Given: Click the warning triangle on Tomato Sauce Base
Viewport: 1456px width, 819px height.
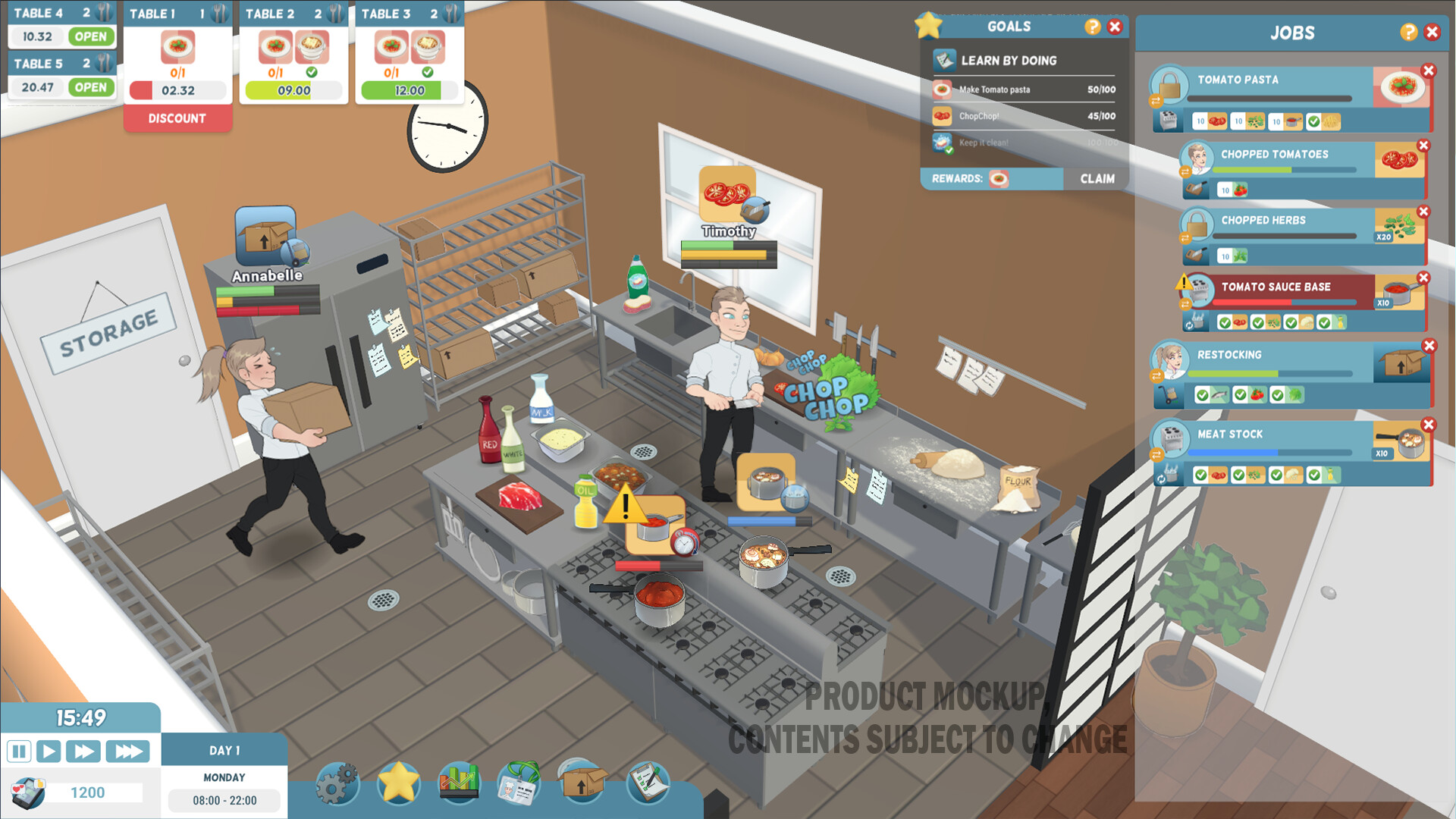Looking at the screenshot, I should (x=1182, y=283).
